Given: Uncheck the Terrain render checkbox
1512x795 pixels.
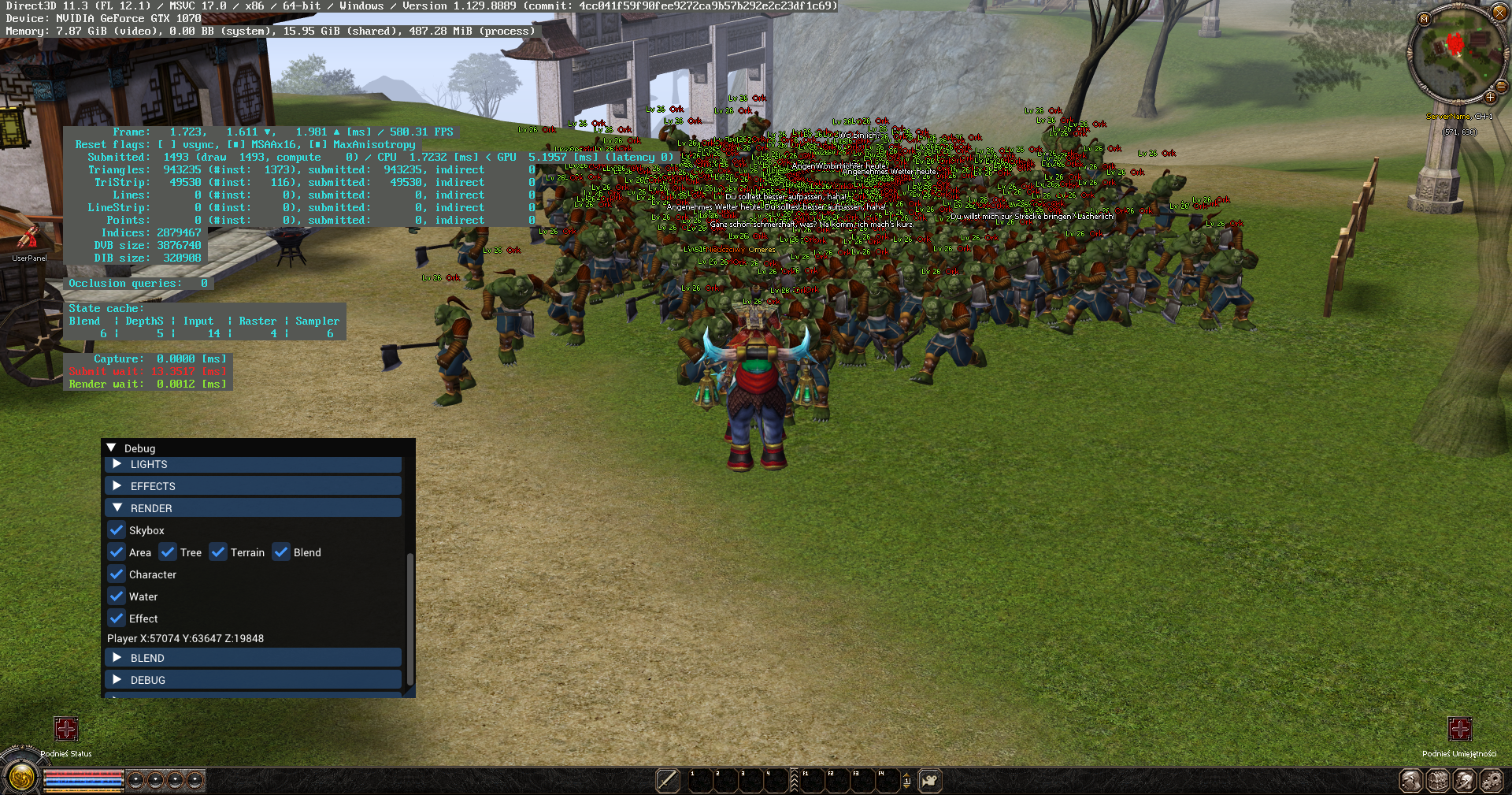Looking at the screenshot, I should click(218, 552).
